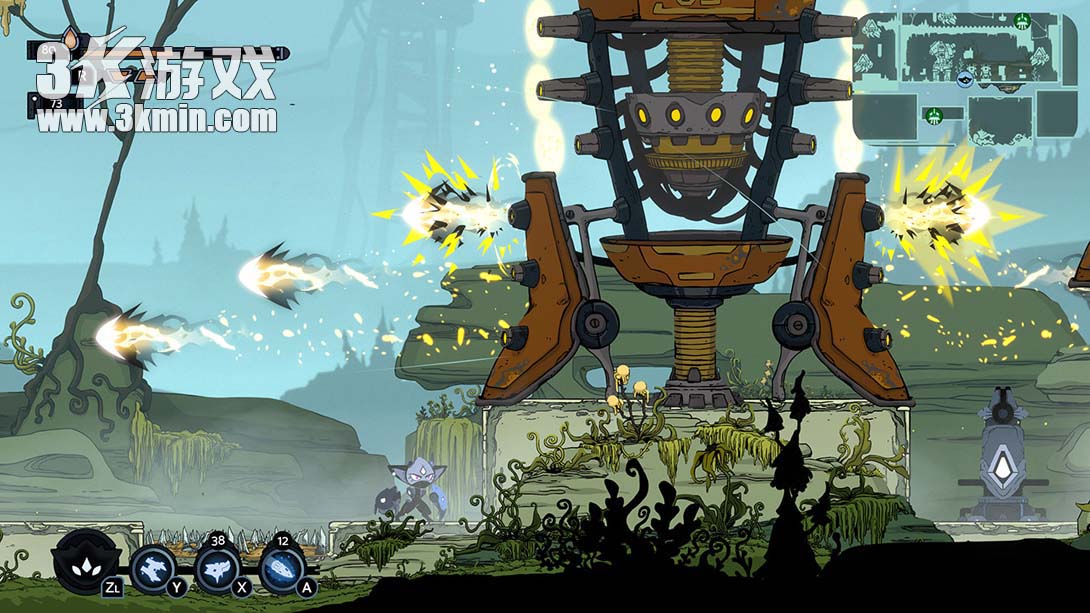Fire the shell weapon showing 12 ammo
Screen dimensions: 1090x613
point(282,570)
